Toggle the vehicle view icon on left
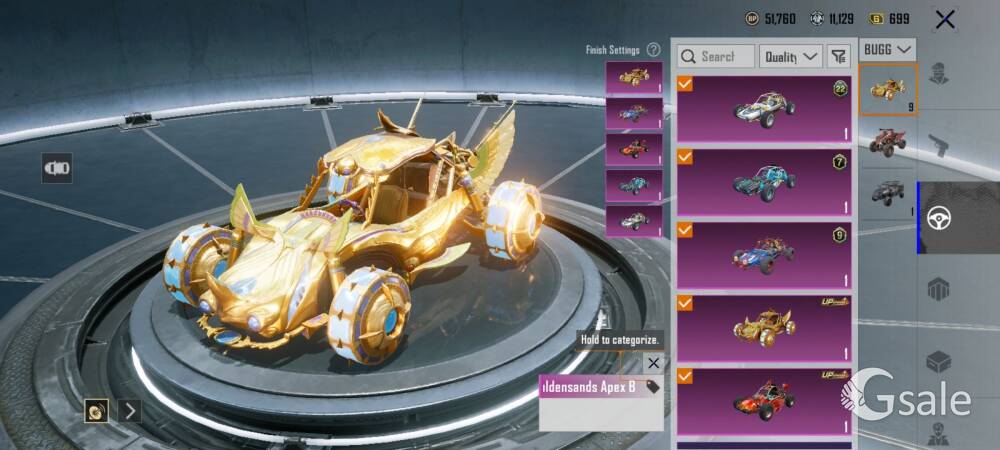The image size is (1000, 450). tap(56, 168)
